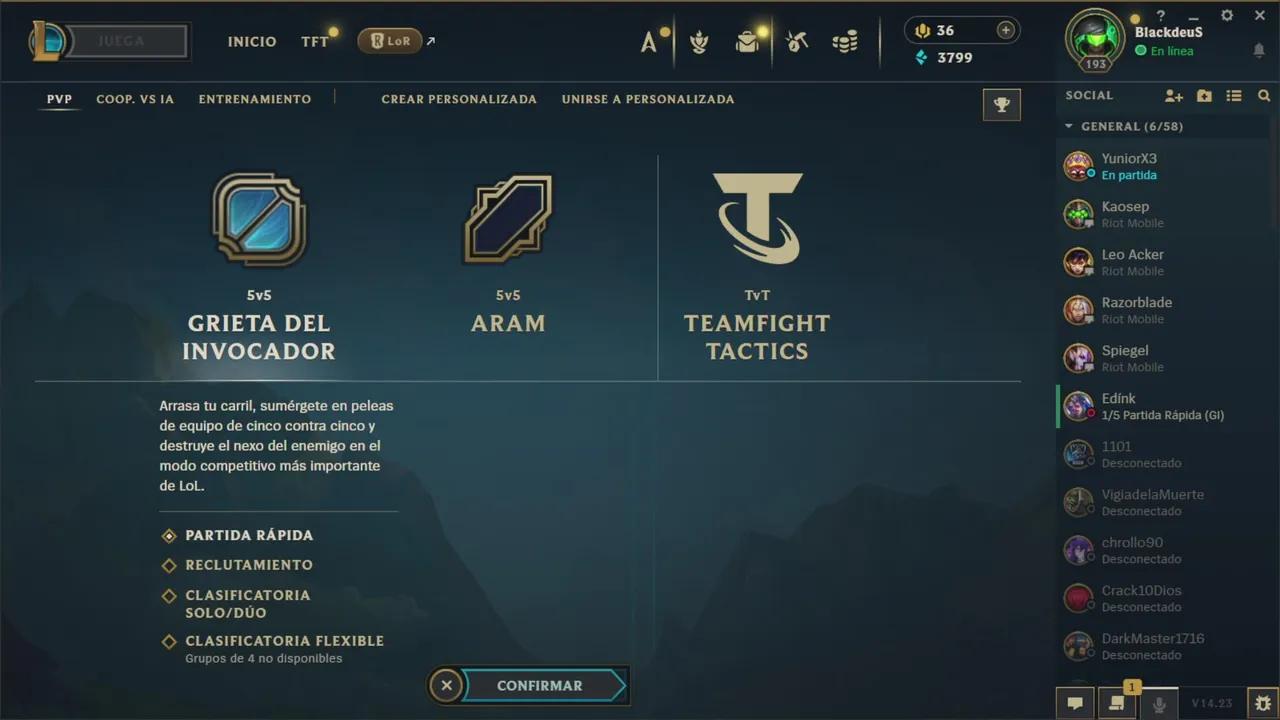Click the notification bell icon
1280x720 pixels.
click(x=1258, y=50)
